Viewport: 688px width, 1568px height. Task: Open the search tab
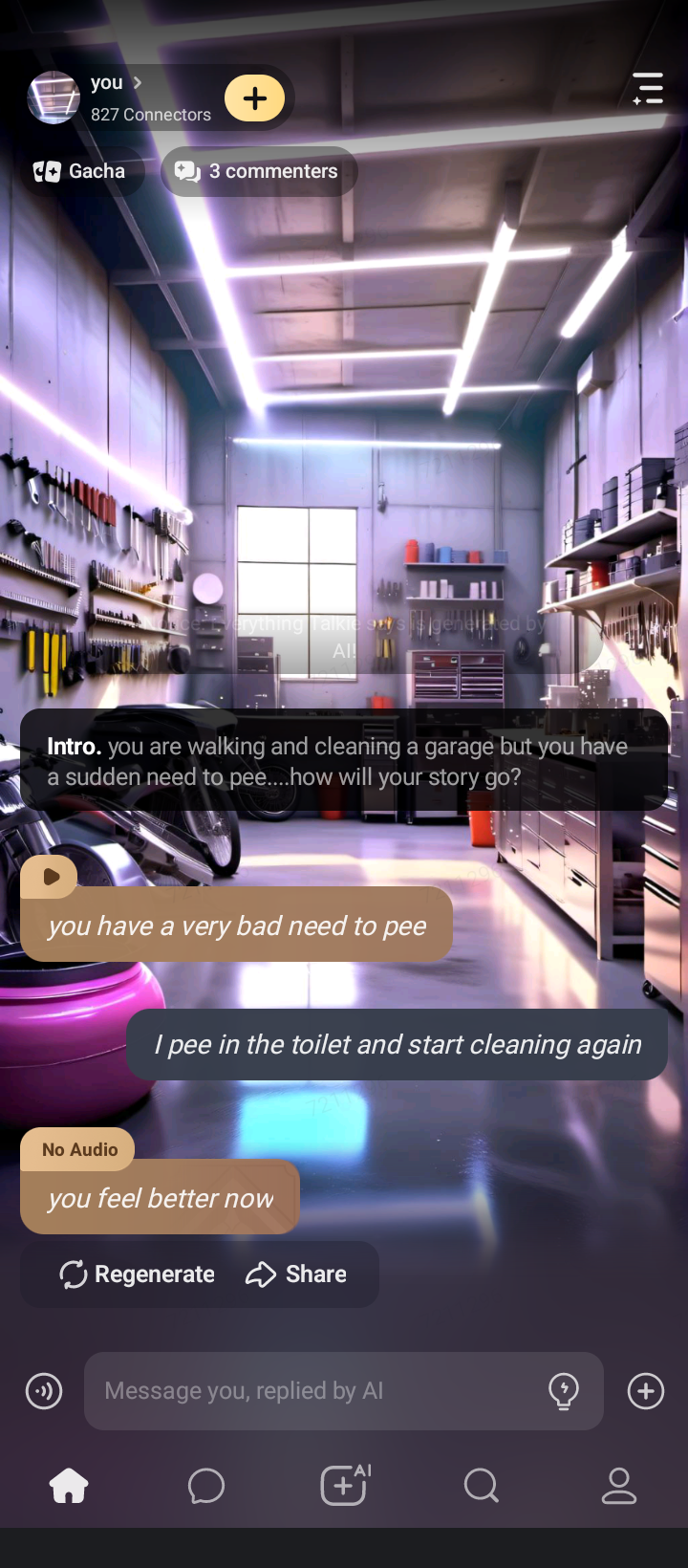481,1486
